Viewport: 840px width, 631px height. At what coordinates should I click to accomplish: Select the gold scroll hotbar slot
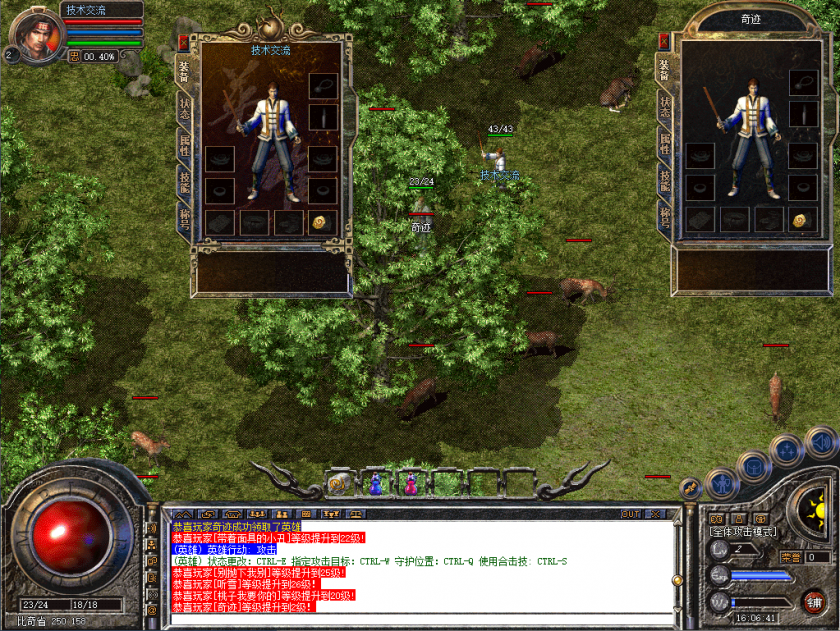point(339,484)
